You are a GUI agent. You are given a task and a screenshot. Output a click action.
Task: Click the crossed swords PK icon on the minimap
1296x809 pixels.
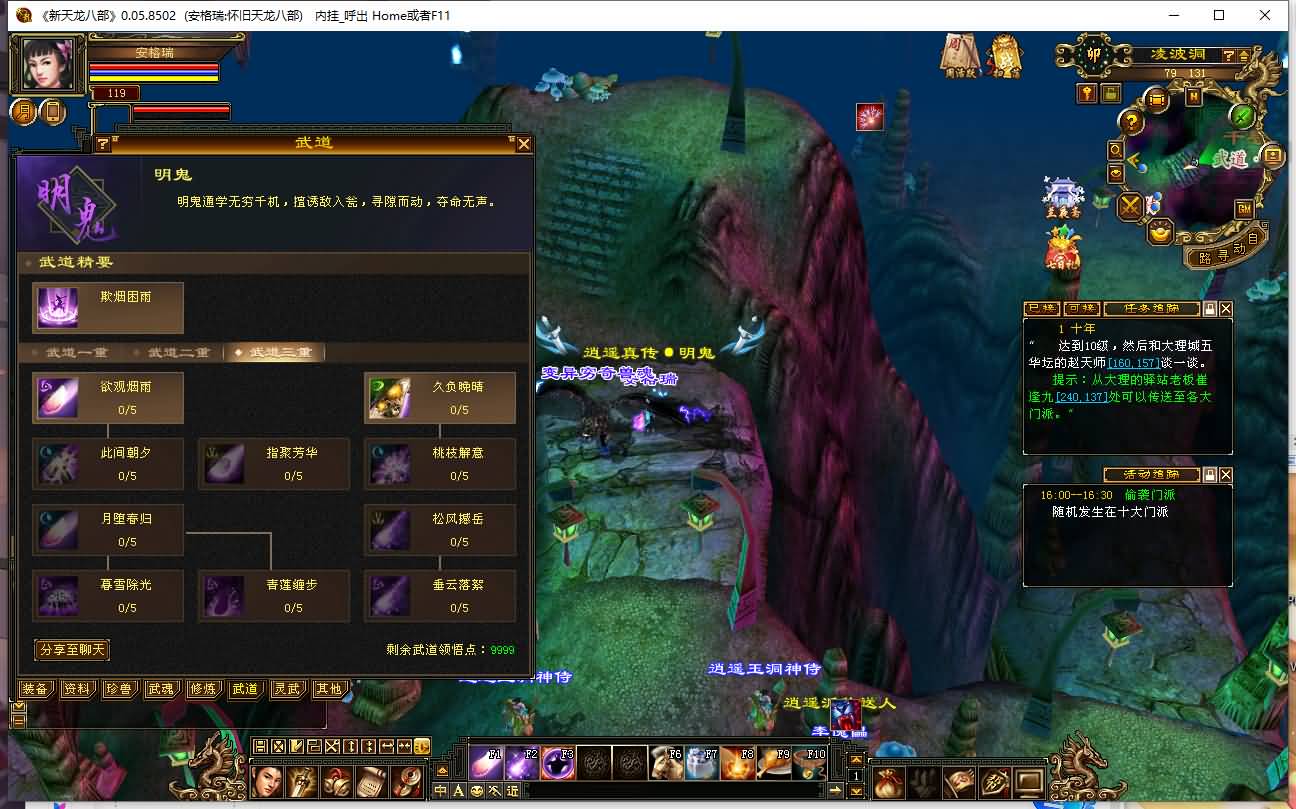pos(1129,206)
